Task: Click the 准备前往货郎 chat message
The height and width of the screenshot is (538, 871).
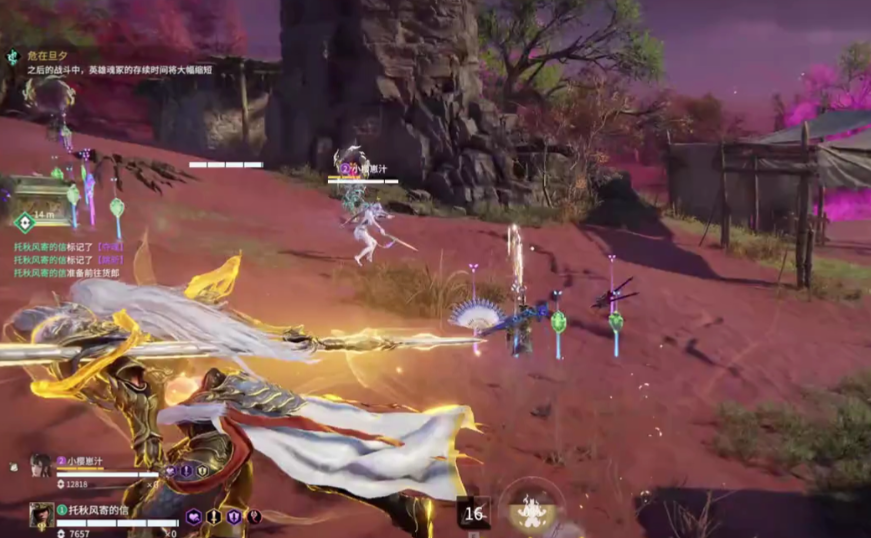Action: click(66, 272)
